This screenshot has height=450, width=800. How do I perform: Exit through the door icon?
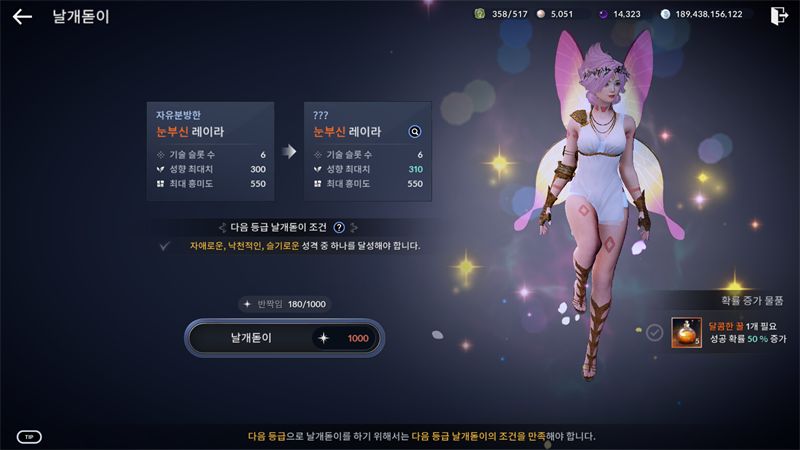779,15
